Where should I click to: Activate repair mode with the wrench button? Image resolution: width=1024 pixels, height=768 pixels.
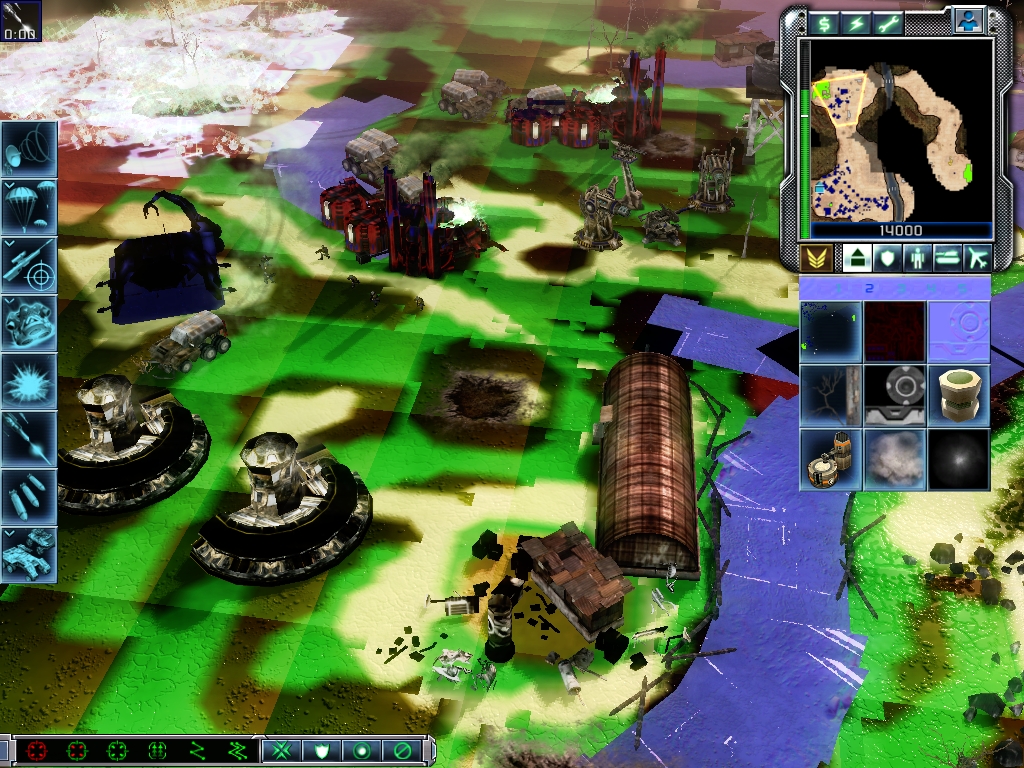pos(888,23)
